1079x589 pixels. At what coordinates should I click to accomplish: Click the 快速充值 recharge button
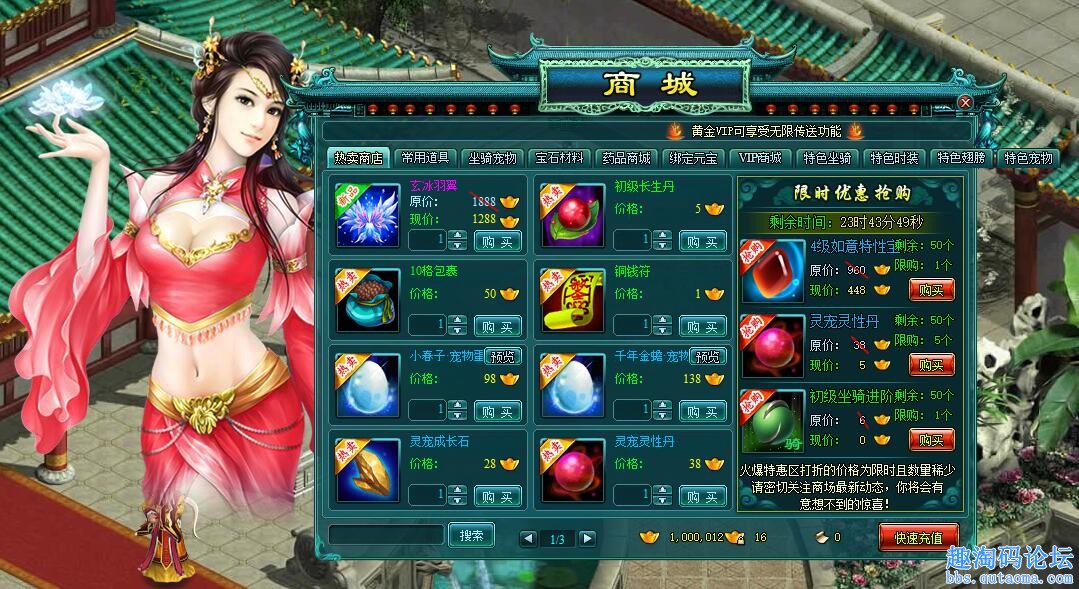[x=918, y=537]
